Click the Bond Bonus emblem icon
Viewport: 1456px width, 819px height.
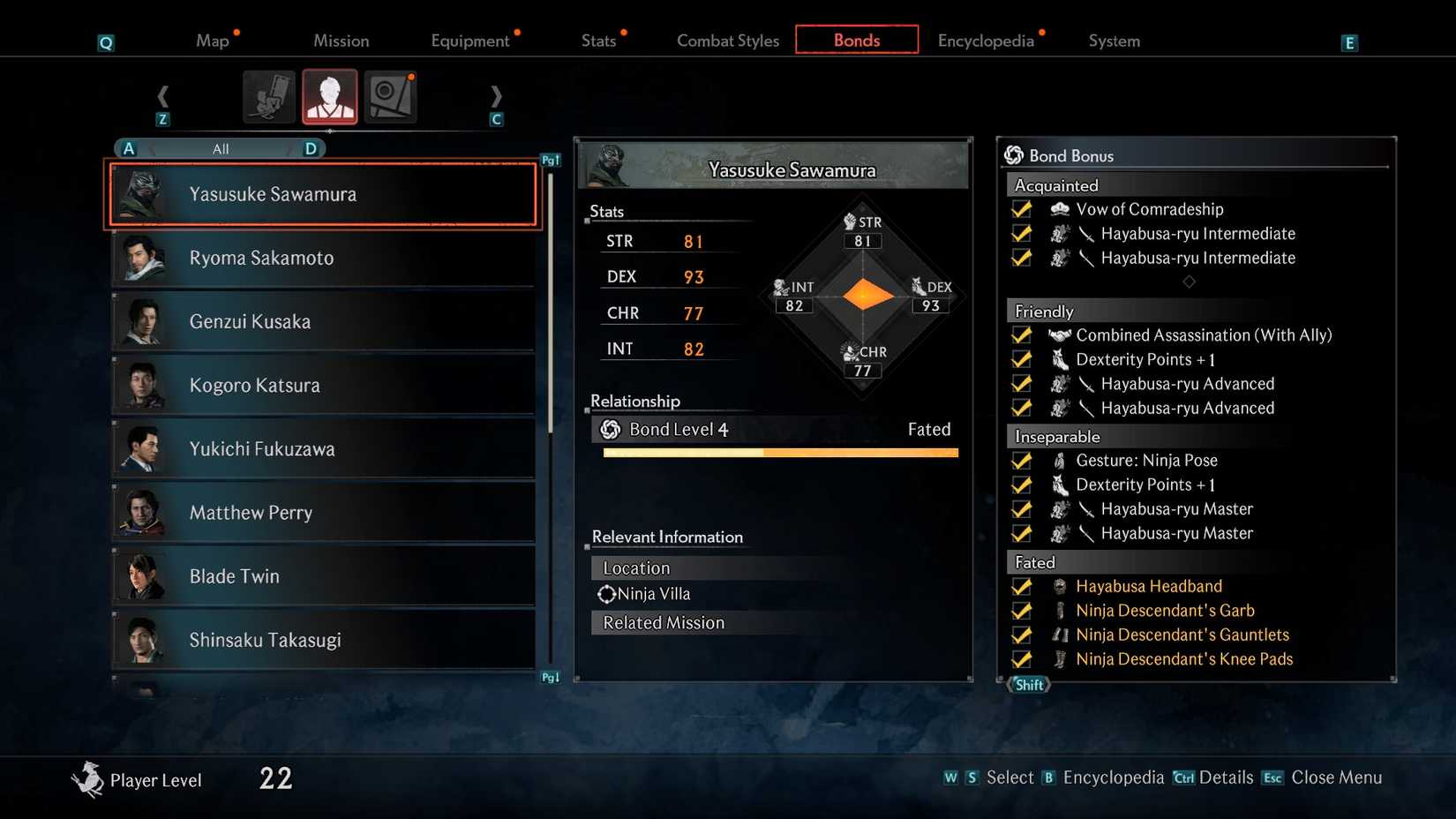tap(1014, 155)
